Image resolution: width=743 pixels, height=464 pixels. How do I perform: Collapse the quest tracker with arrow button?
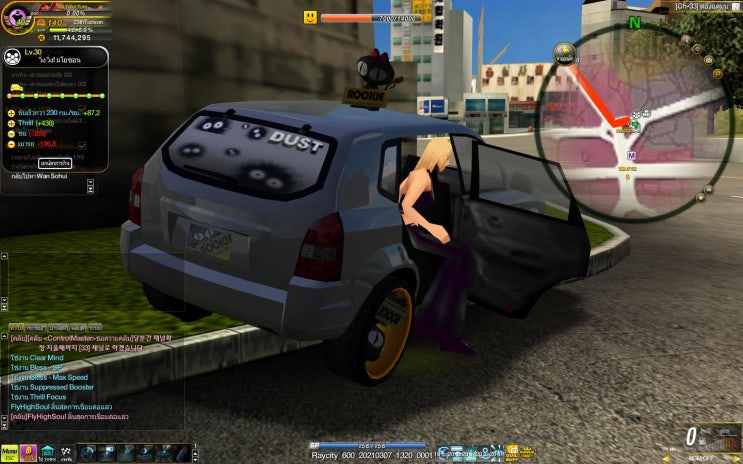[x=90, y=184]
